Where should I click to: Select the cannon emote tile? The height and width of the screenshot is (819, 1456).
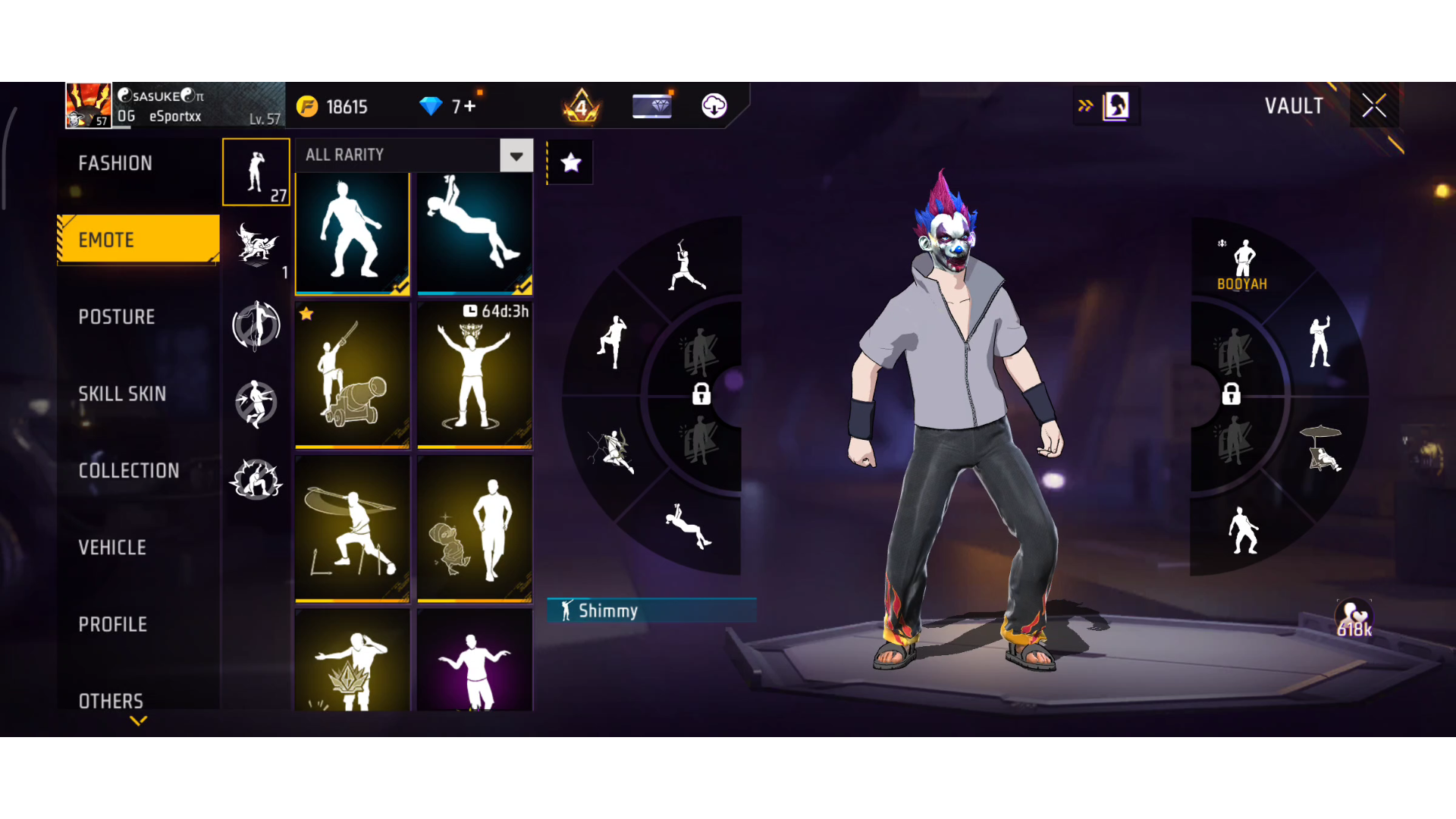(352, 375)
